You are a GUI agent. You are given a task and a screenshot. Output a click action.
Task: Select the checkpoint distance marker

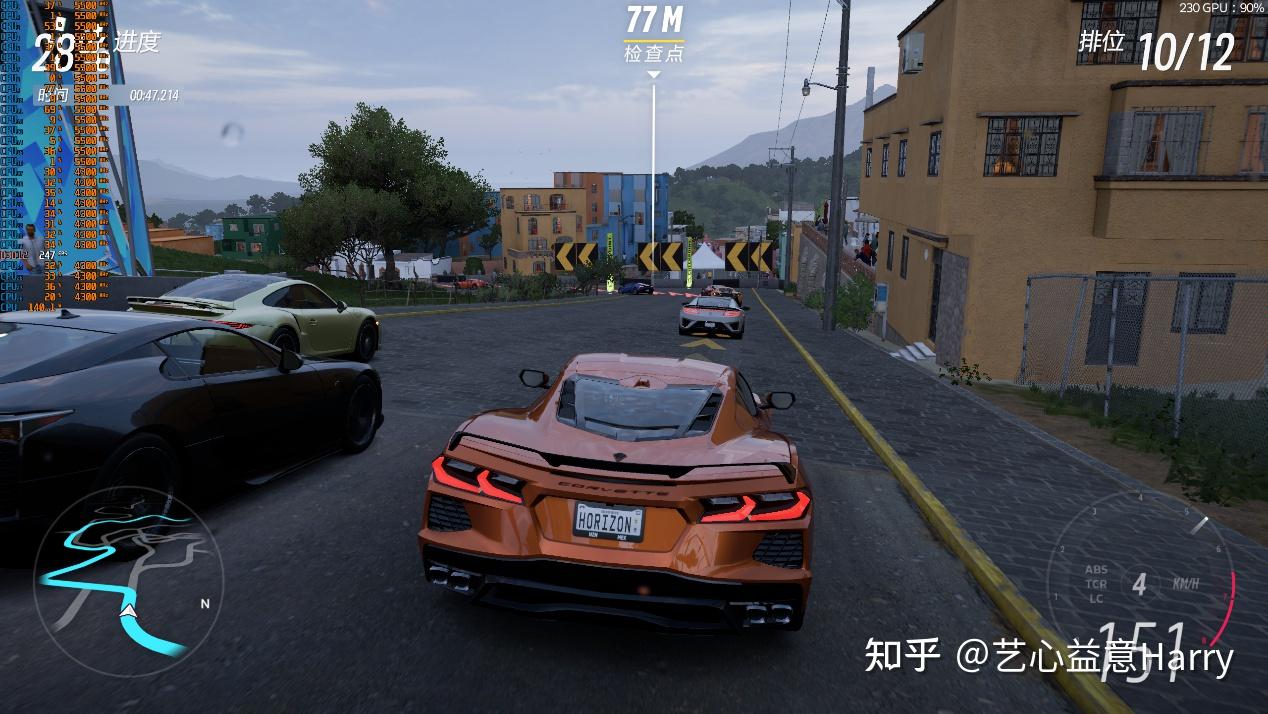pos(654,34)
